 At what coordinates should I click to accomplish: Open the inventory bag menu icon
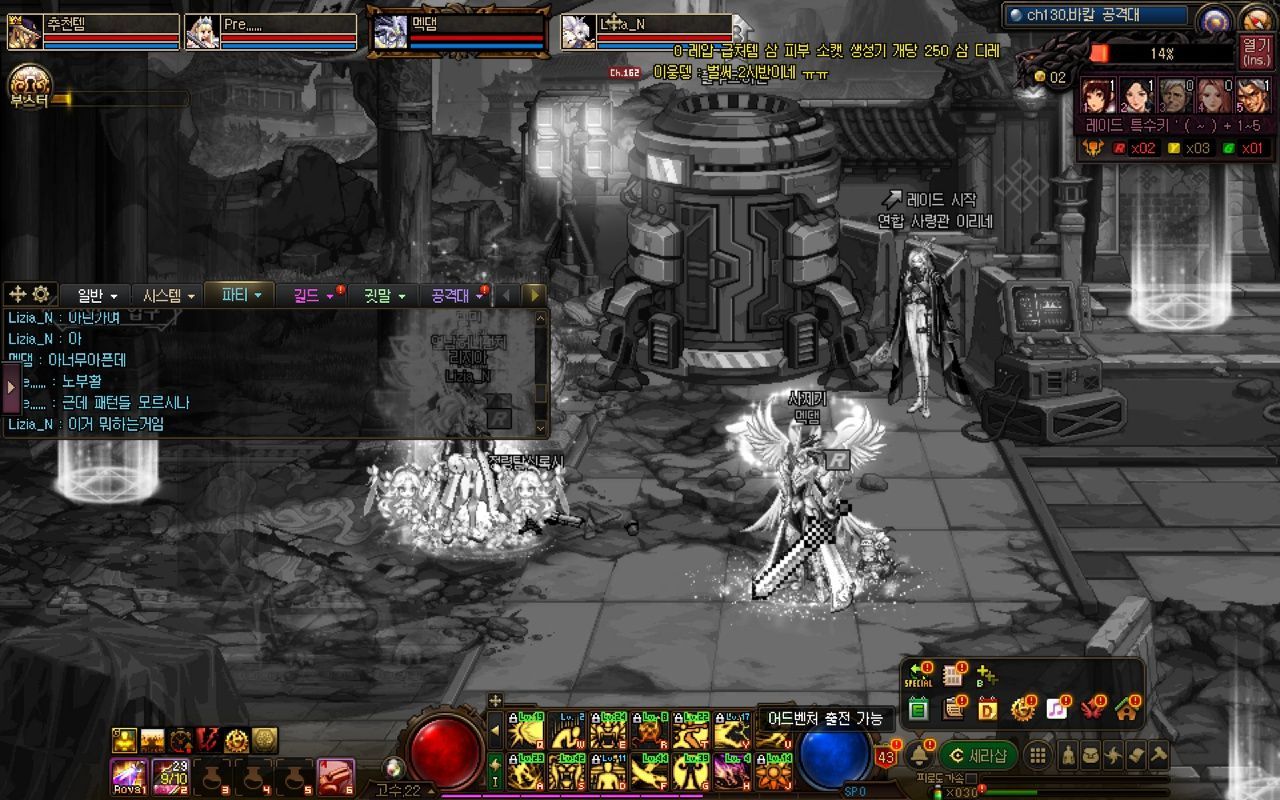[1091, 755]
